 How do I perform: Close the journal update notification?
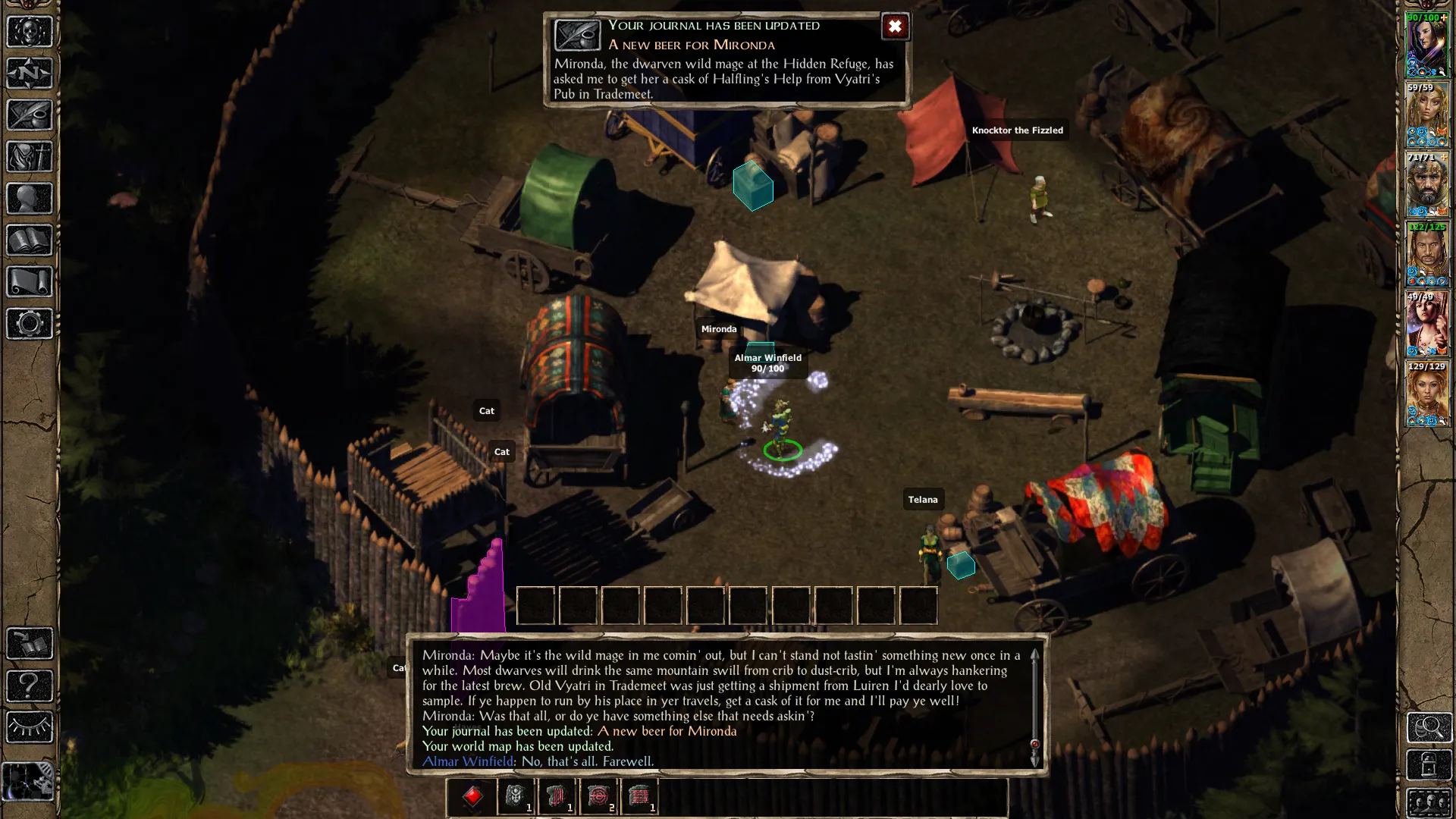pyautogui.click(x=895, y=27)
